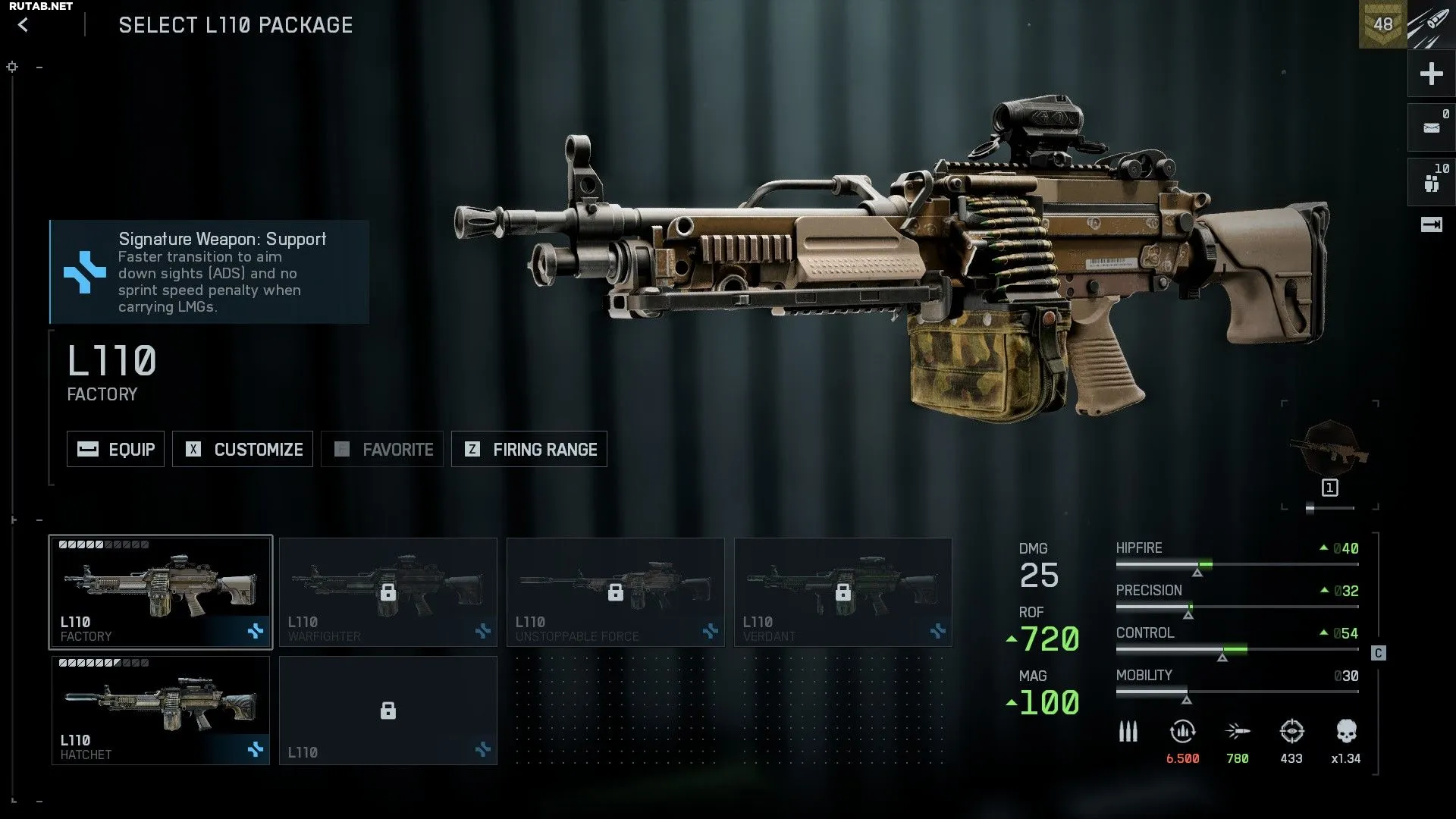Click the skull headshot multiplier icon
The width and height of the screenshot is (1456, 819).
tap(1346, 732)
